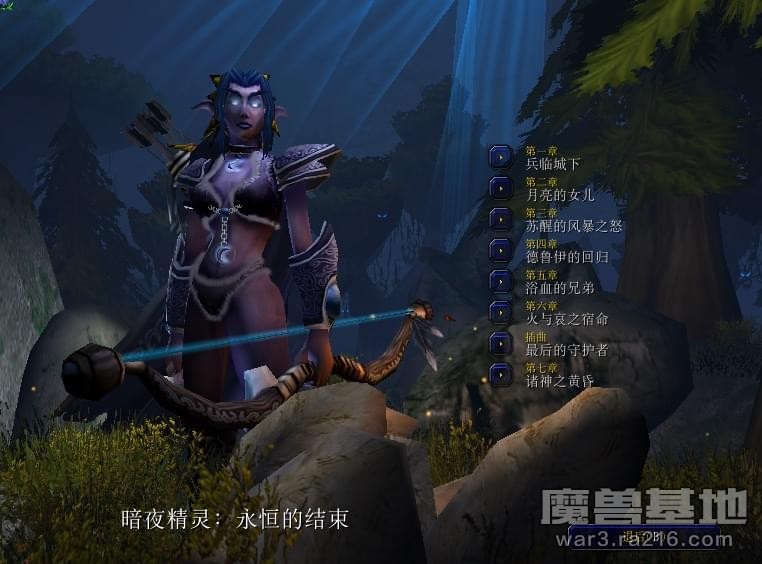
Task: Start Chapter Four 德鲁伊的回归
Action: pos(501,250)
